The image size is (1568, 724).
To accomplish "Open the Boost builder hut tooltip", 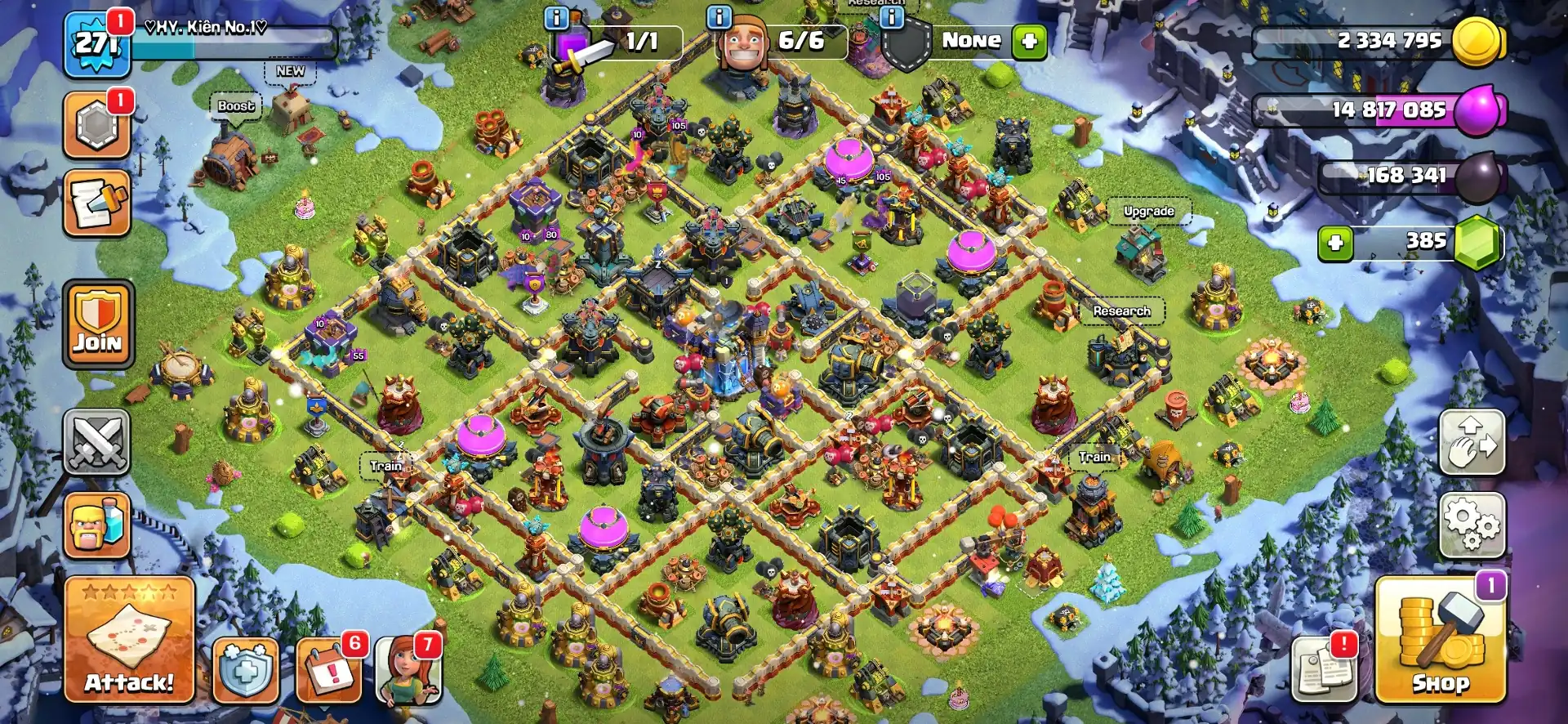I will [x=236, y=106].
